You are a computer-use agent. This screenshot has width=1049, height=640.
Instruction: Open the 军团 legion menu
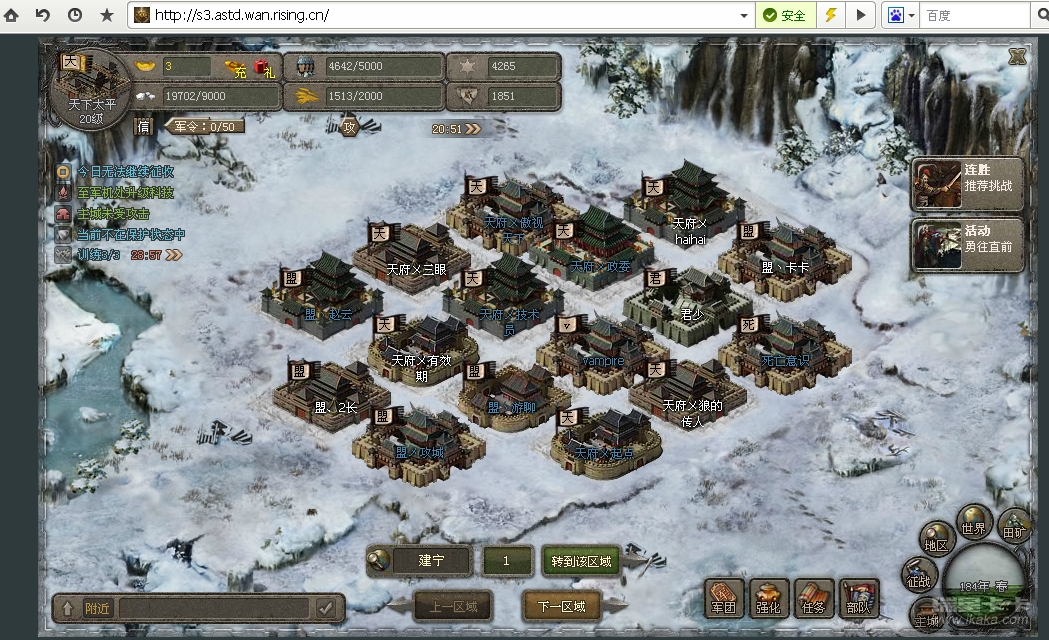click(724, 597)
